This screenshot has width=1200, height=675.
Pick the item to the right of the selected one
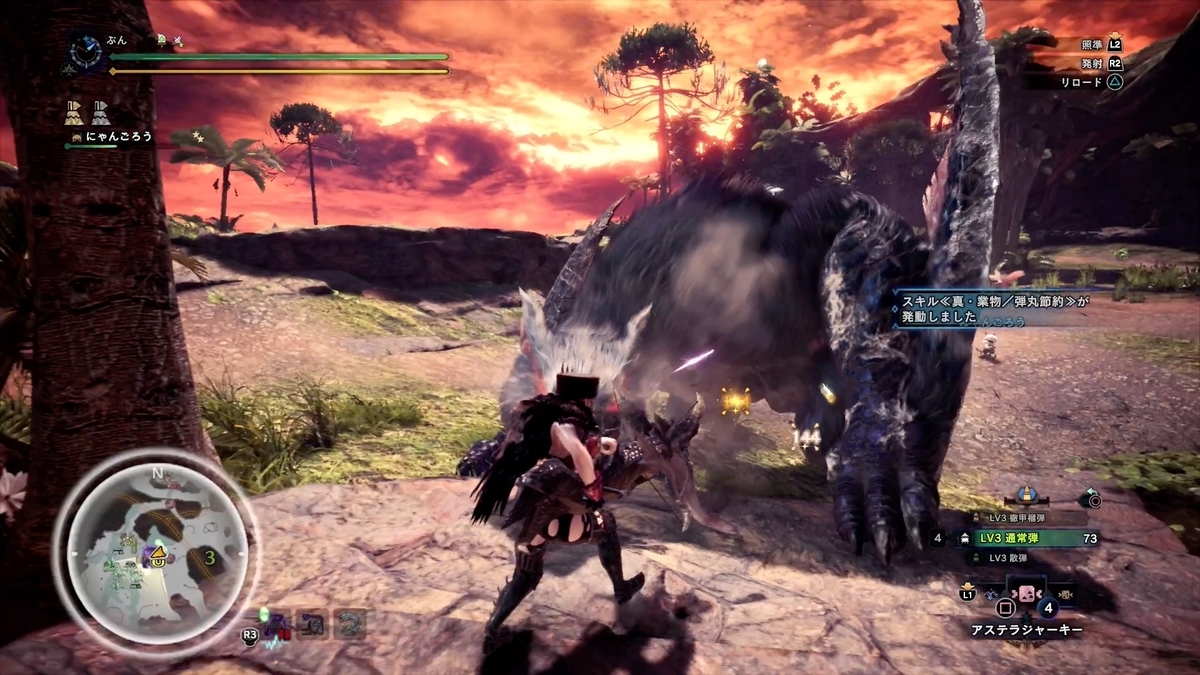click(x=1067, y=595)
